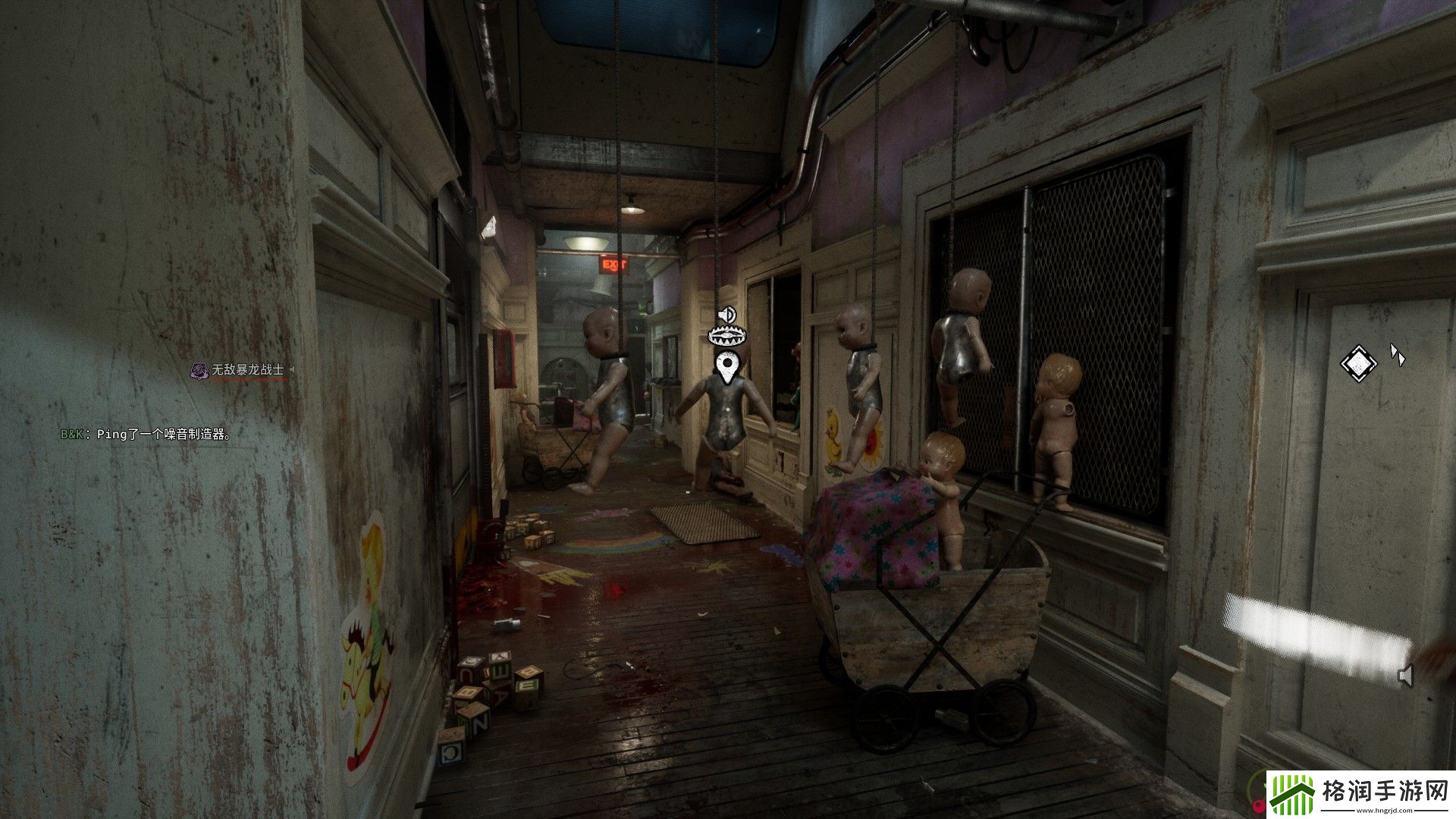This screenshot has width=1456, height=819.
Task: Click the B&K noise-maker ping chat message
Action: 146,435
